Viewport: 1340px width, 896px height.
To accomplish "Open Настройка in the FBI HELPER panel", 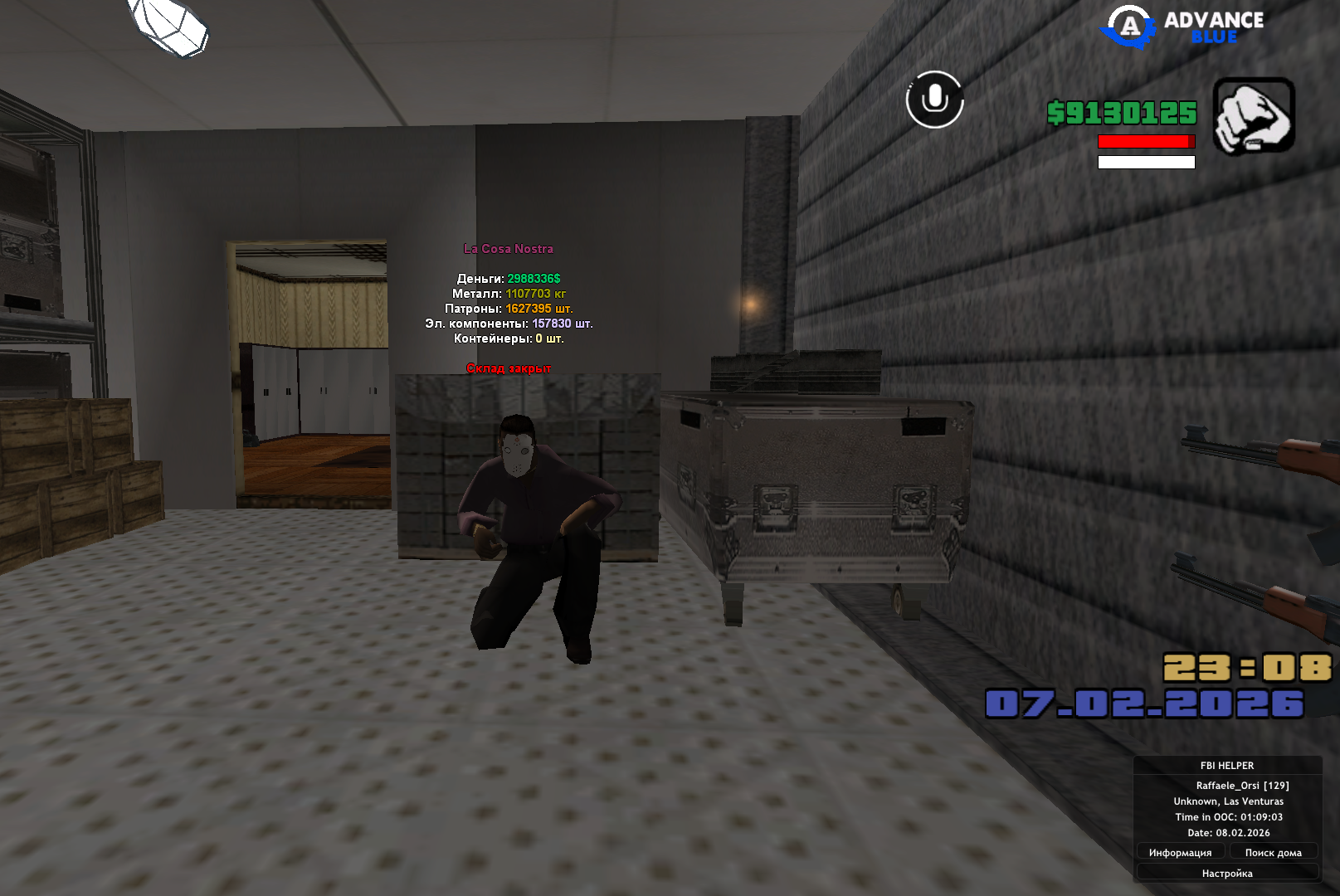I will pos(1227,873).
